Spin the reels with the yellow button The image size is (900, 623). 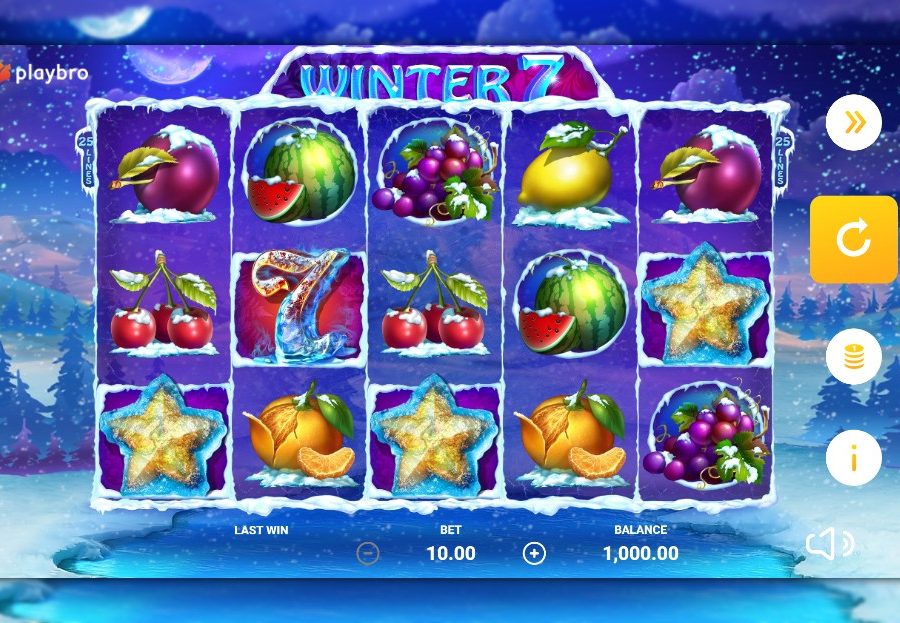[x=853, y=240]
